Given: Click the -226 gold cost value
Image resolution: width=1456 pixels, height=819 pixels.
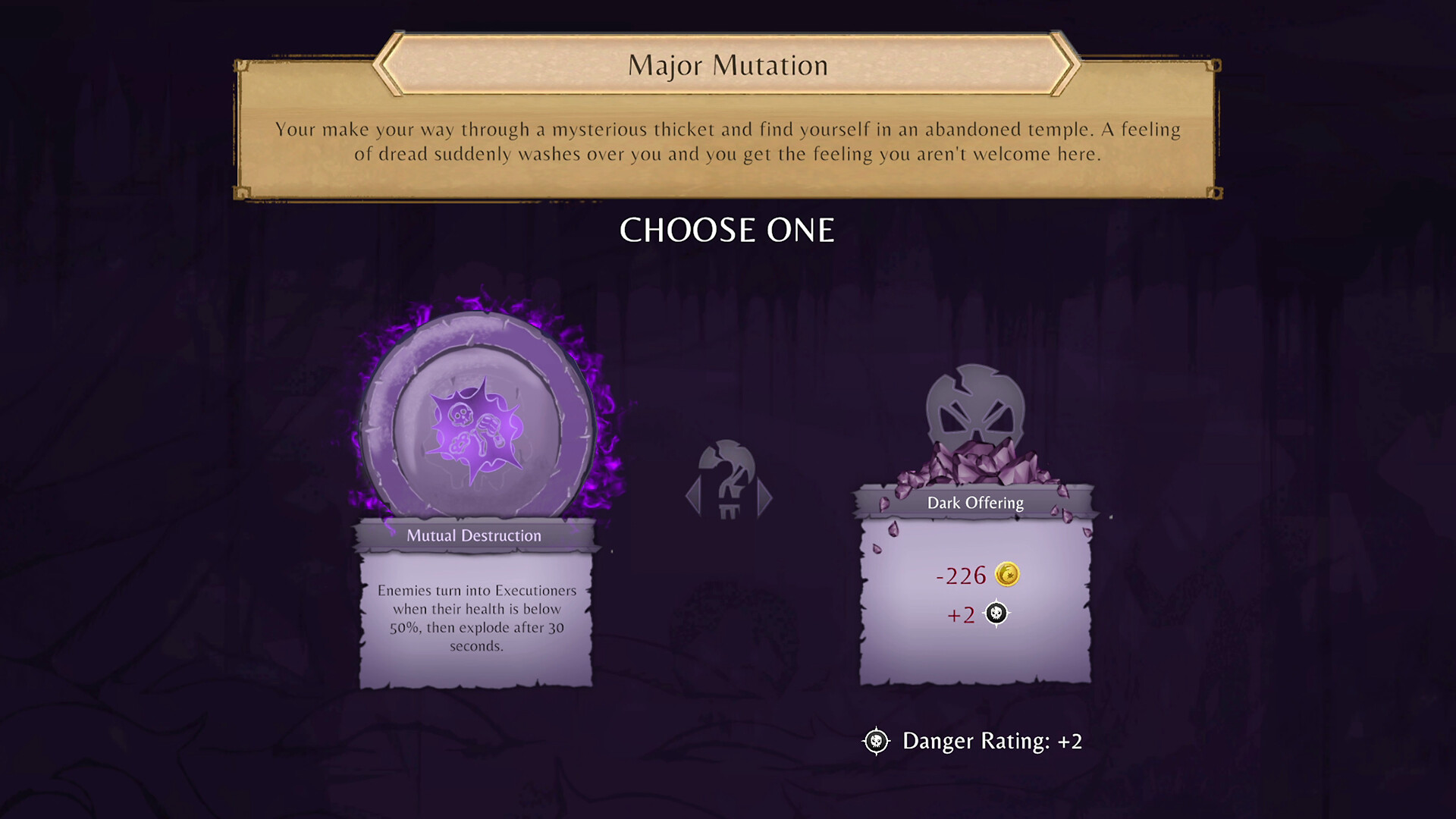Looking at the screenshot, I should (x=962, y=576).
